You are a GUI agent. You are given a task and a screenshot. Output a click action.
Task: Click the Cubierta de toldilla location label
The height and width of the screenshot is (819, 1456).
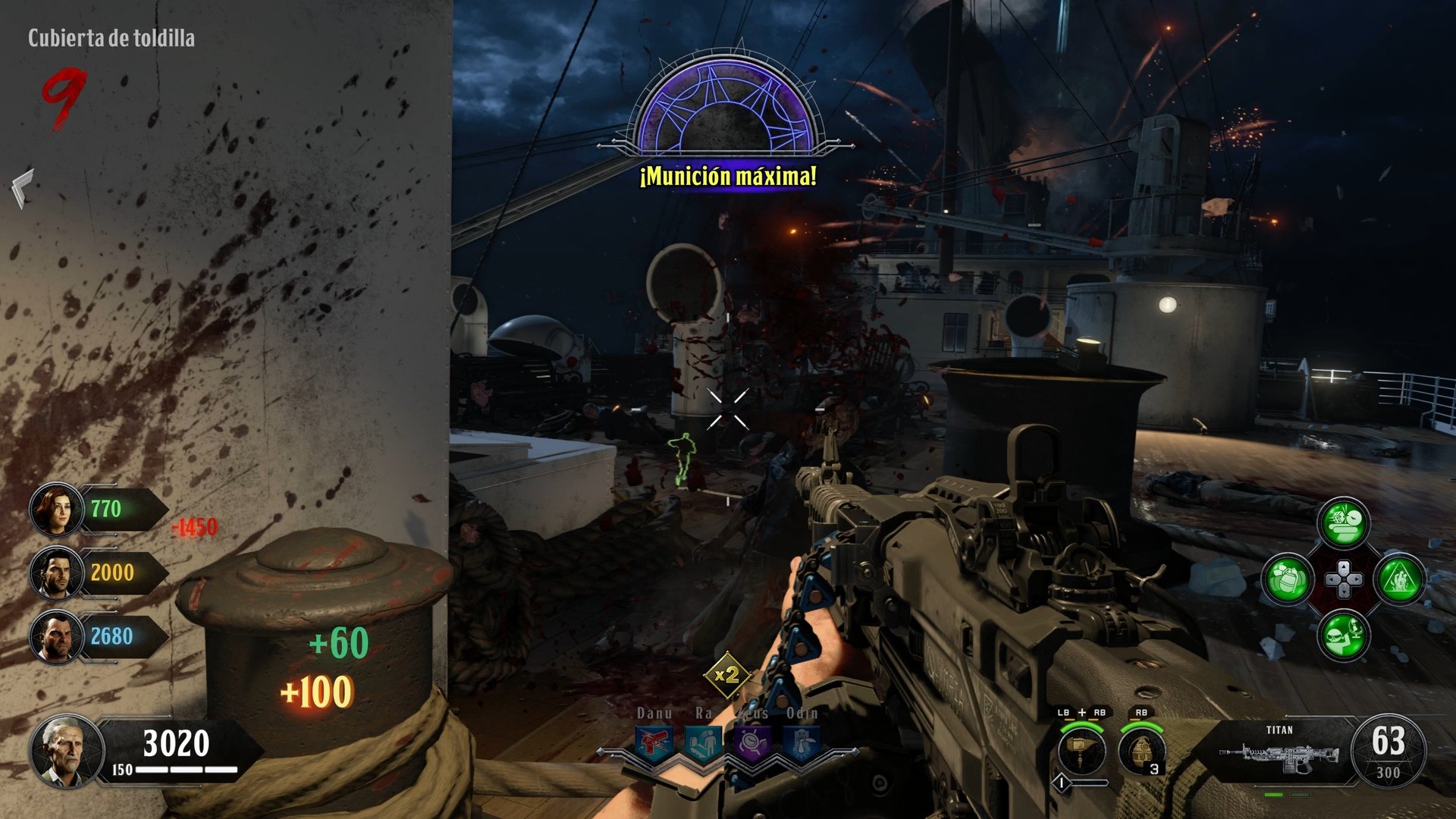[x=112, y=34]
